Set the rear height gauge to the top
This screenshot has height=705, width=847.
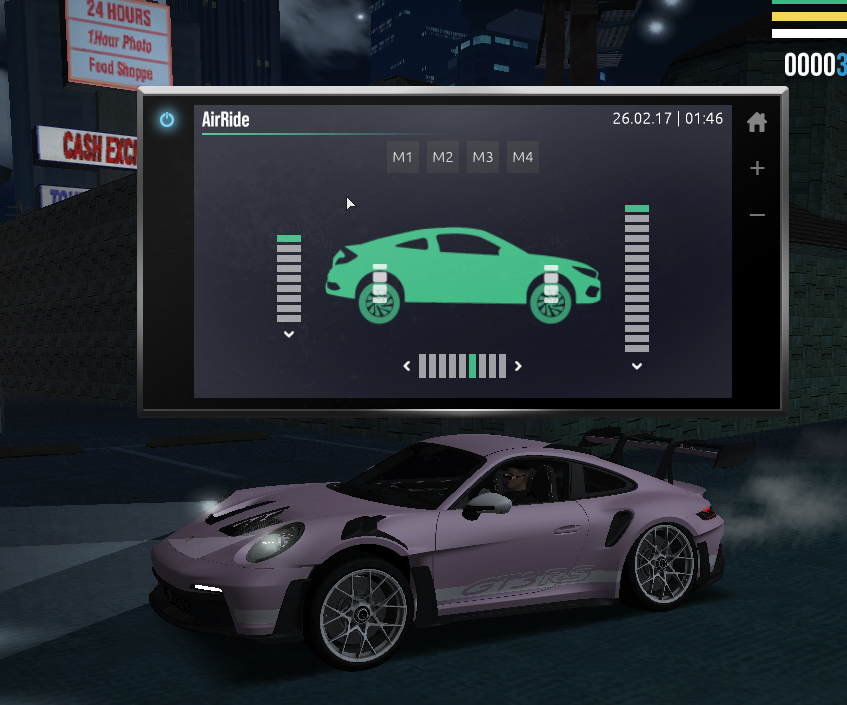289,239
